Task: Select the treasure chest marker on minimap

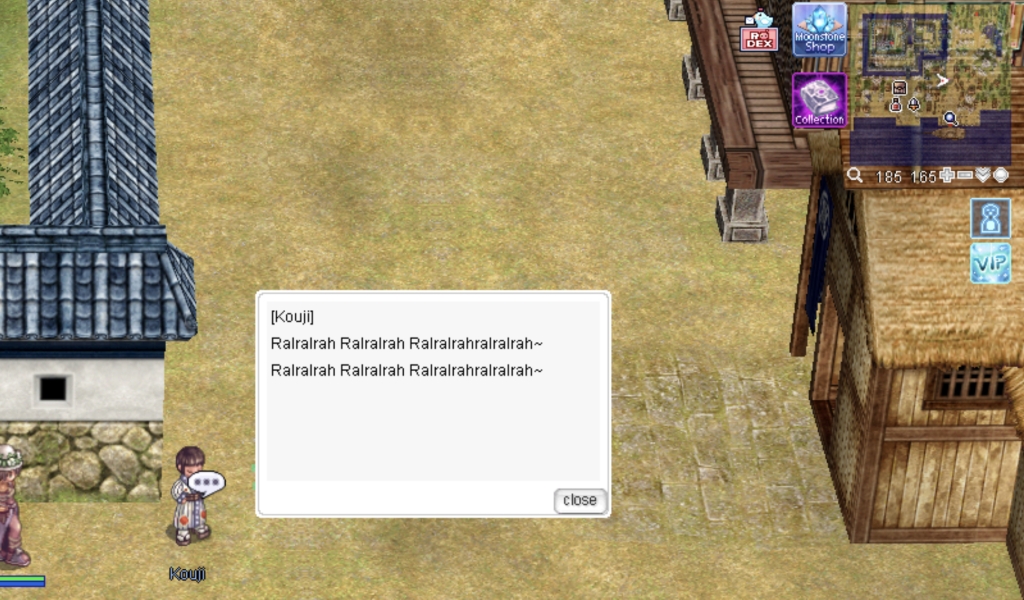Action: [x=899, y=88]
